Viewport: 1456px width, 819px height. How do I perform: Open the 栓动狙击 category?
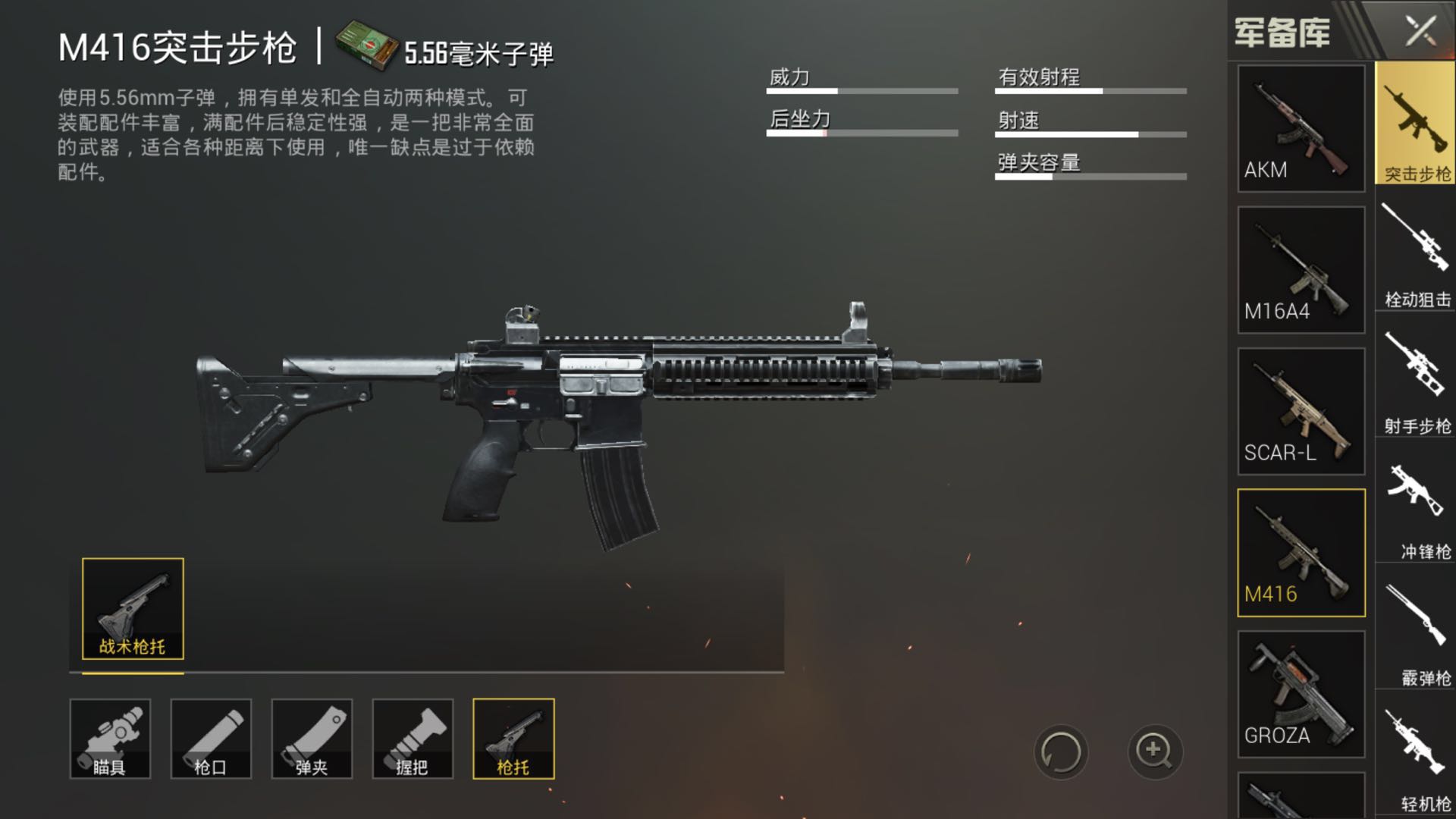coord(1415,254)
